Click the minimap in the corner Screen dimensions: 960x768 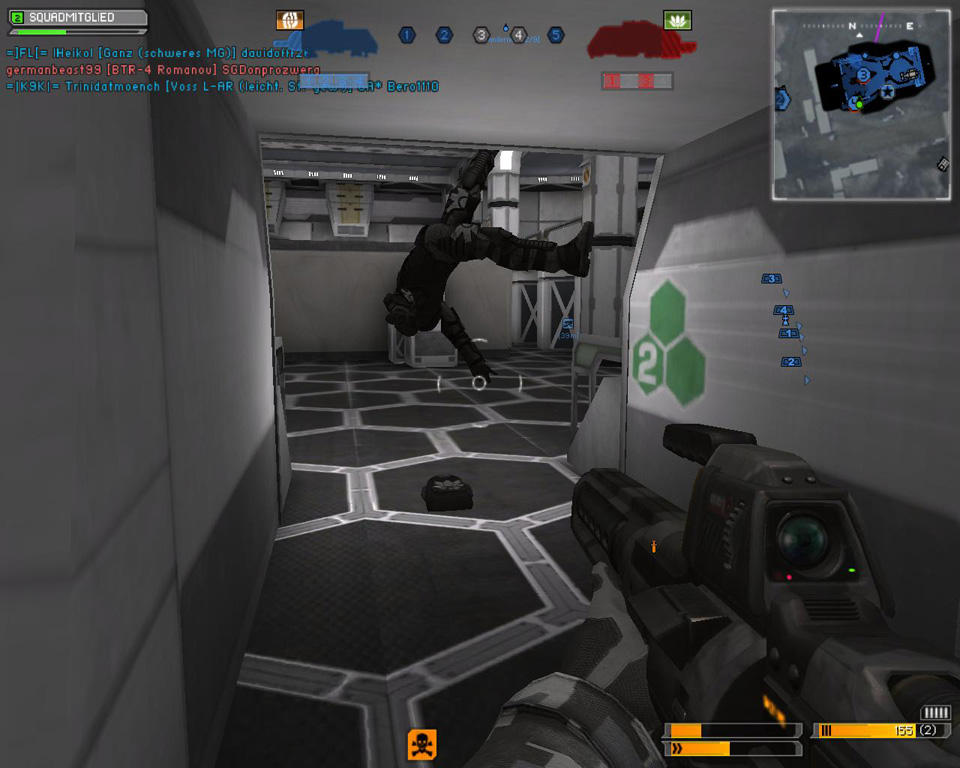click(x=861, y=104)
